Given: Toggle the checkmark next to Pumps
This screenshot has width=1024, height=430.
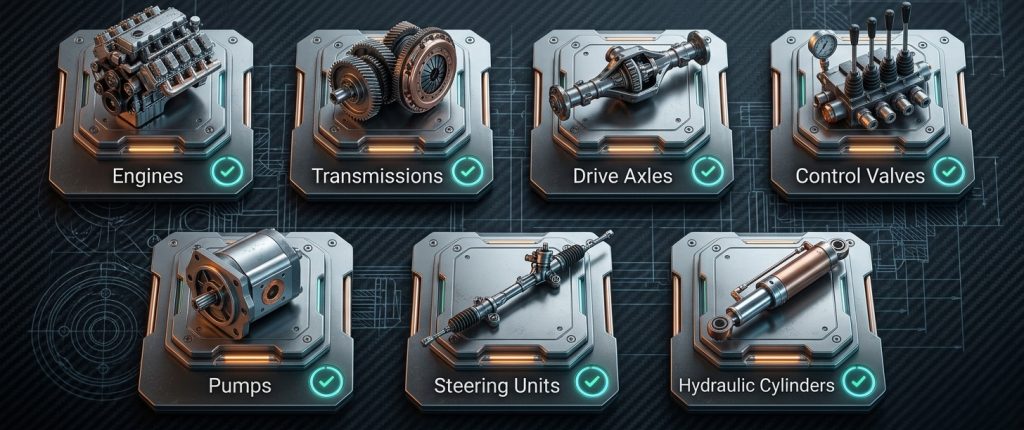Looking at the screenshot, I should click(325, 381).
